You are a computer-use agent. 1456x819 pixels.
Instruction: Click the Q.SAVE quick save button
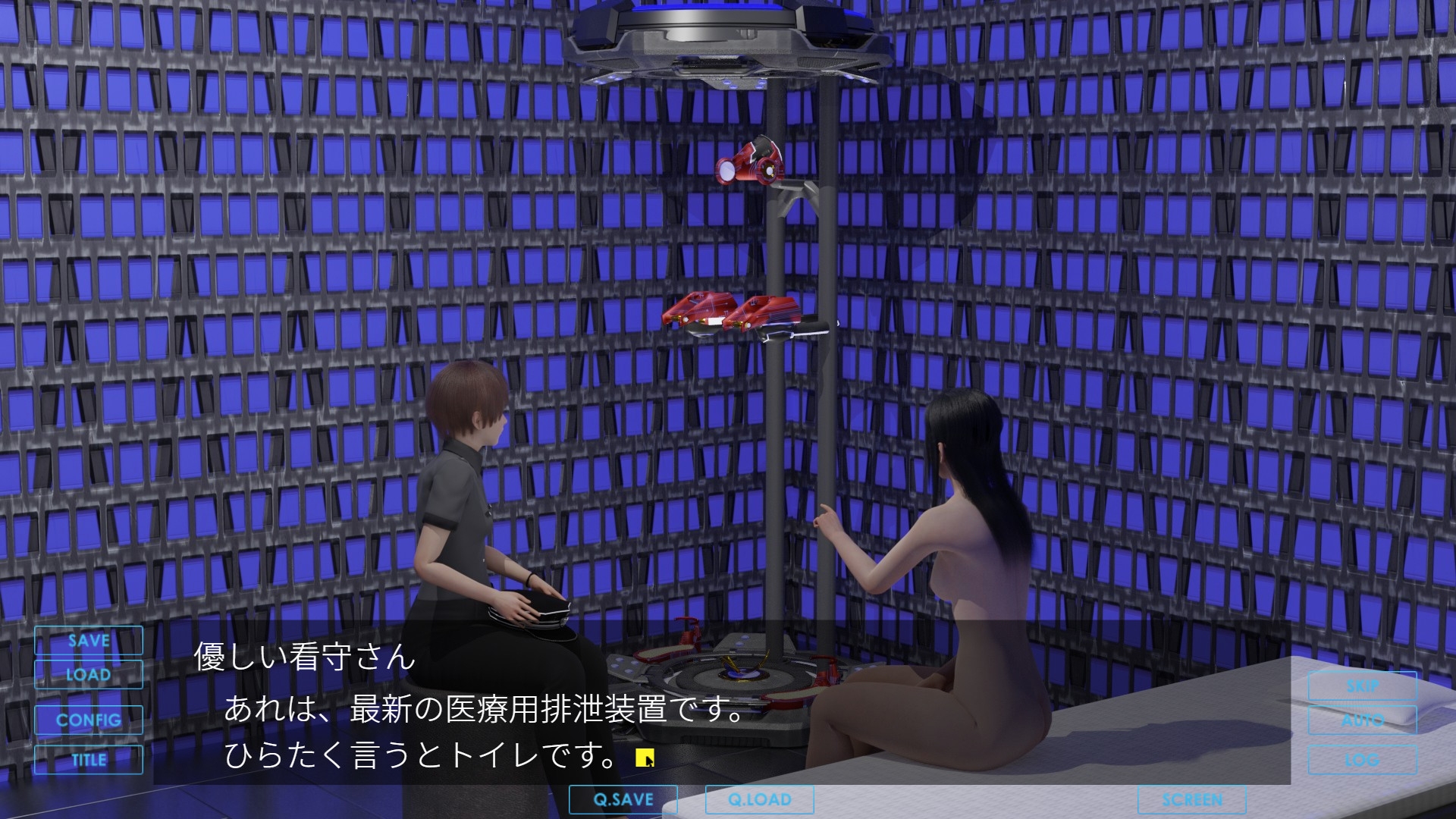623,799
